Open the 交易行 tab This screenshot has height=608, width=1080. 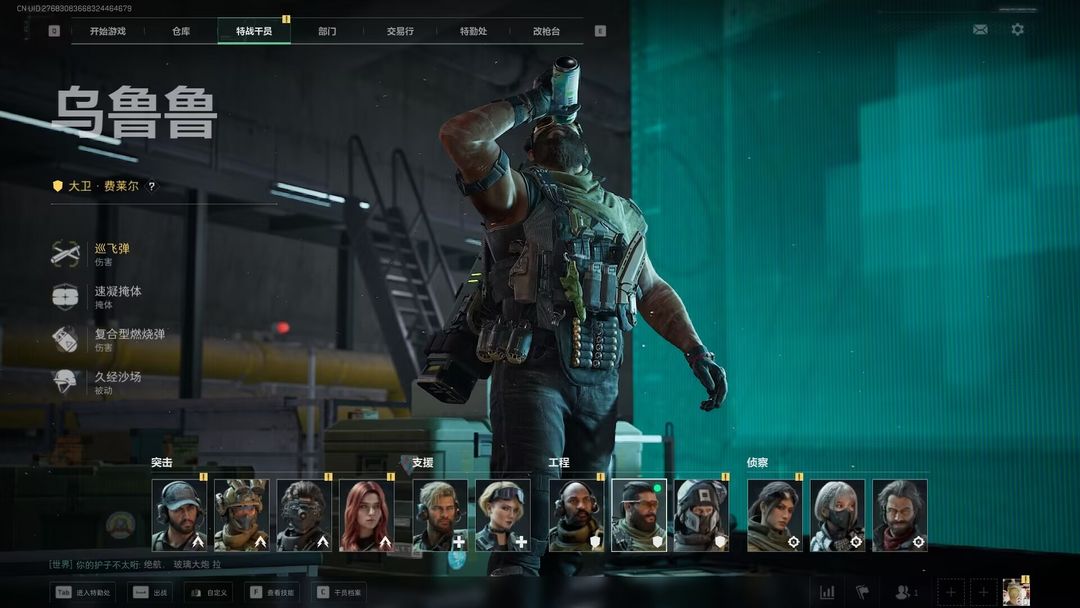click(x=400, y=31)
